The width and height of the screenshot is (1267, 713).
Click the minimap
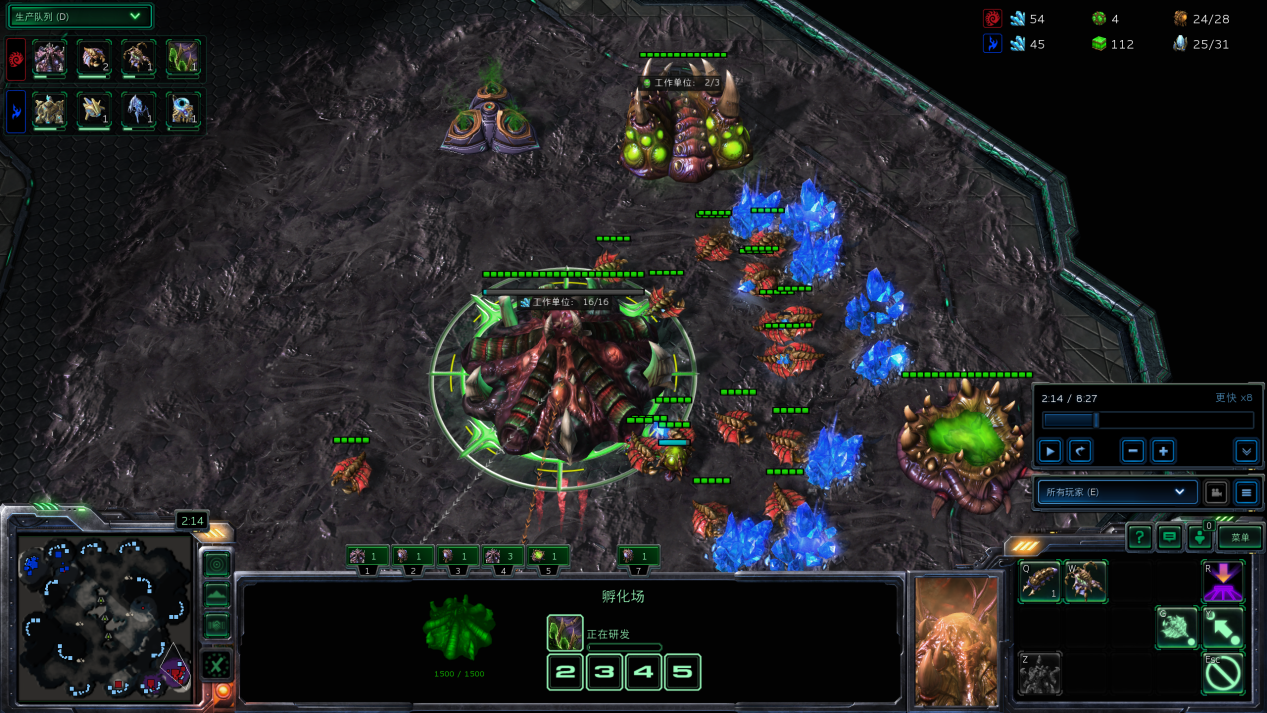103,617
